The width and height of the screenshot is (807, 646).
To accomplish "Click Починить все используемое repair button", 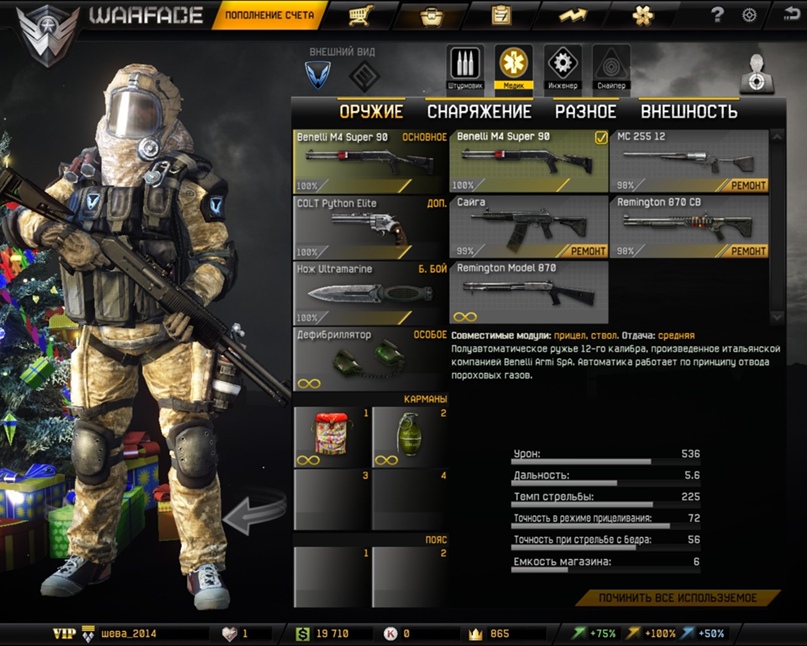I will (x=677, y=598).
